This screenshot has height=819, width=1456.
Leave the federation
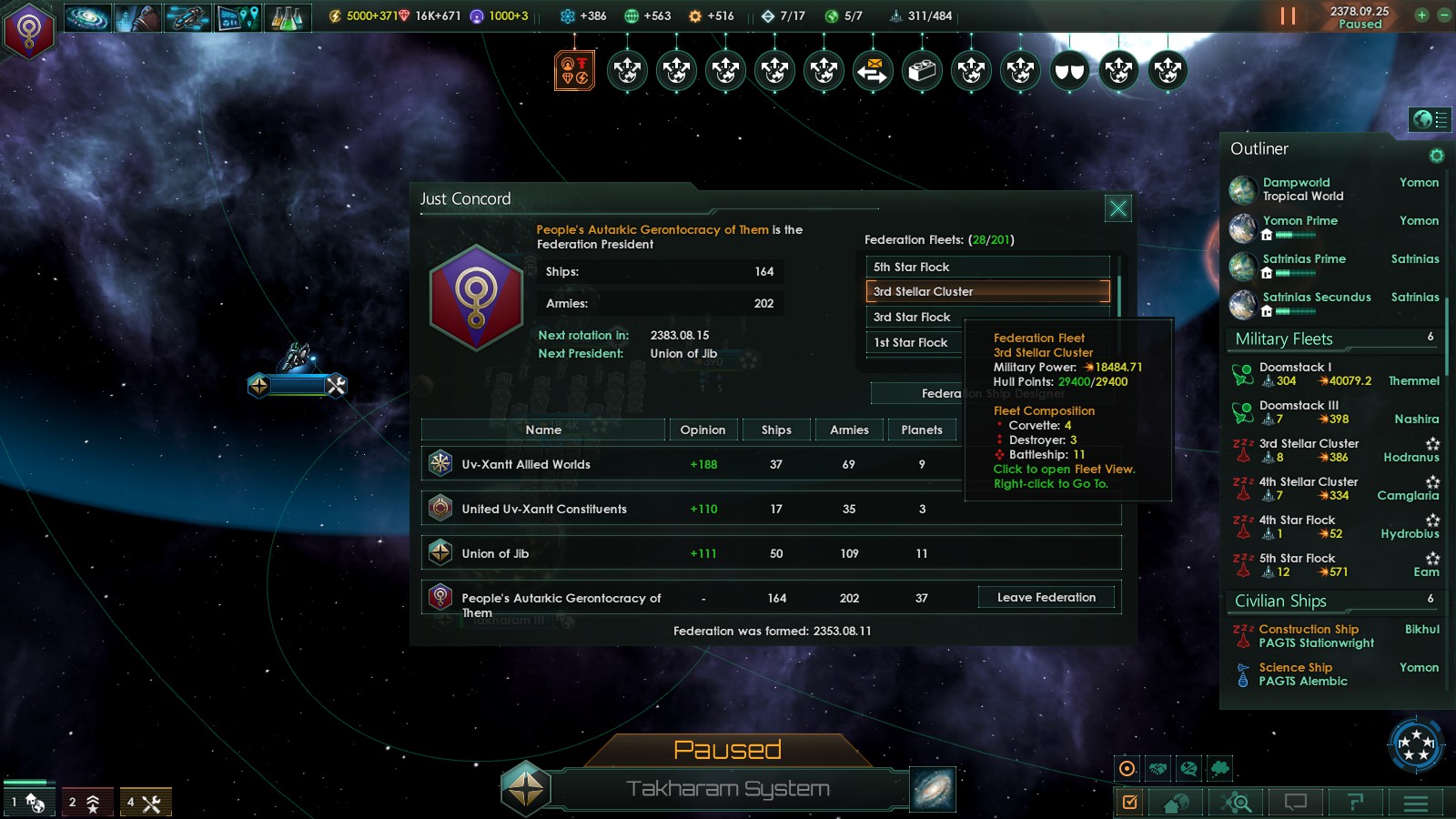click(x=1046, y=597)
